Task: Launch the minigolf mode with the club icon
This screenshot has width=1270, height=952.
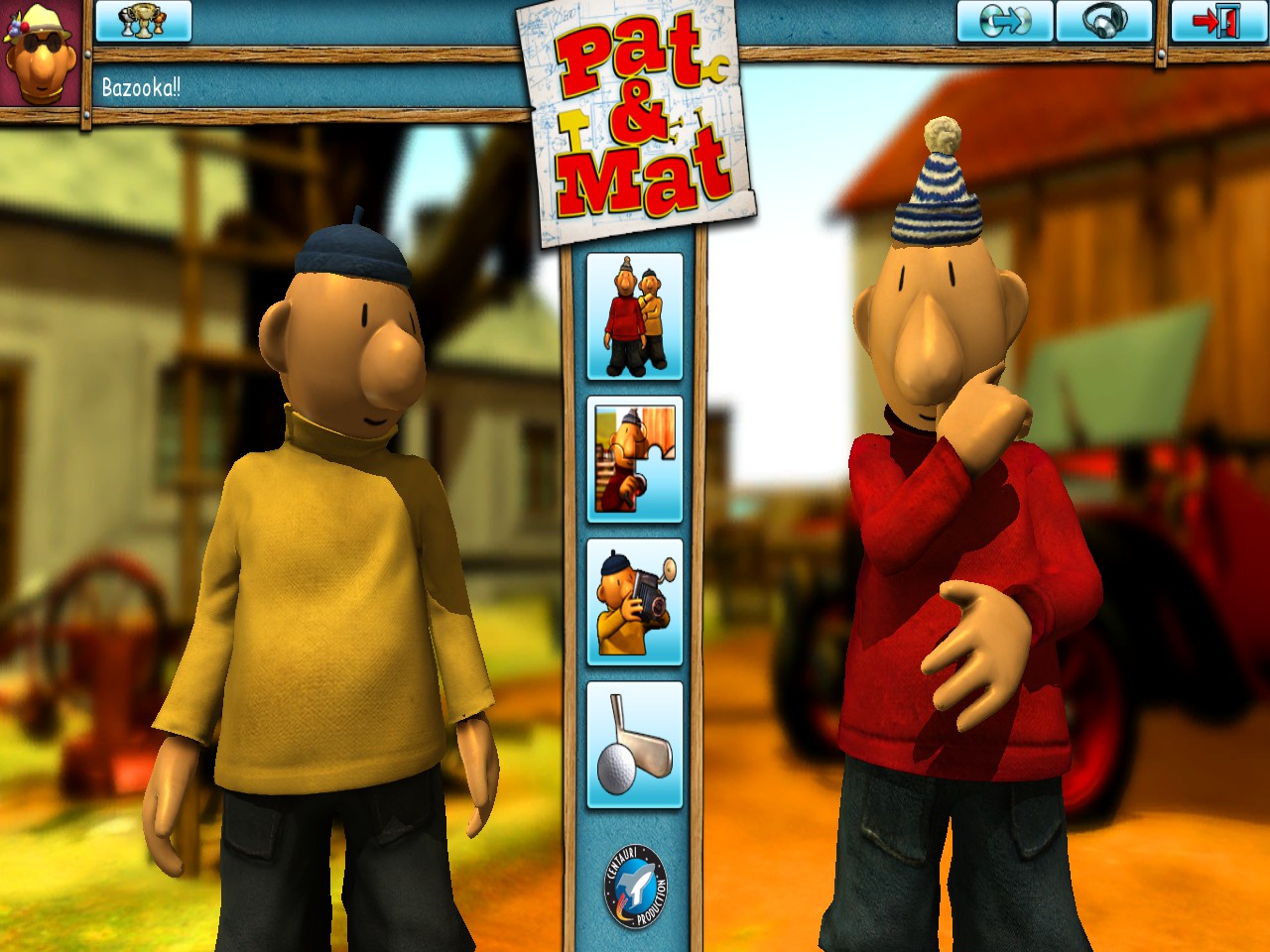Action: pos(635,742)
